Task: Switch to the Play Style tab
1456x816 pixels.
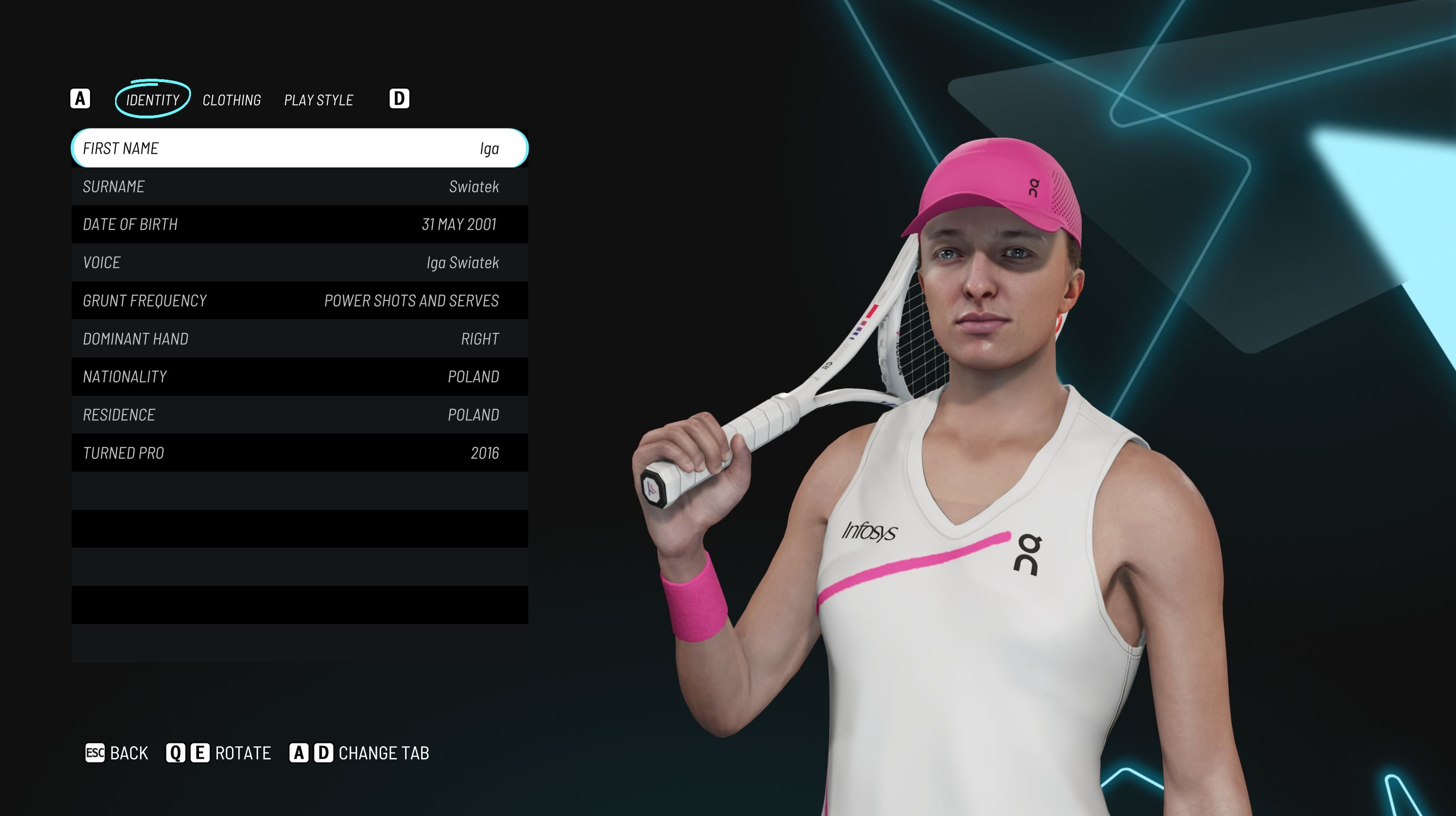Action: coord(318,100)
